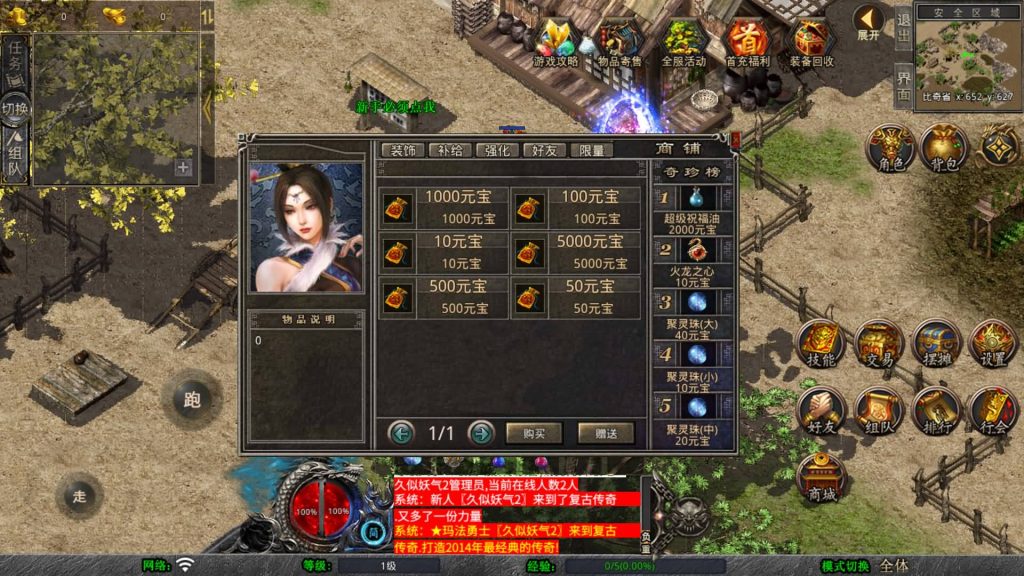Open the 商城 mall icon
This screenshot has width=1024, height=576.
pos(821,479)
